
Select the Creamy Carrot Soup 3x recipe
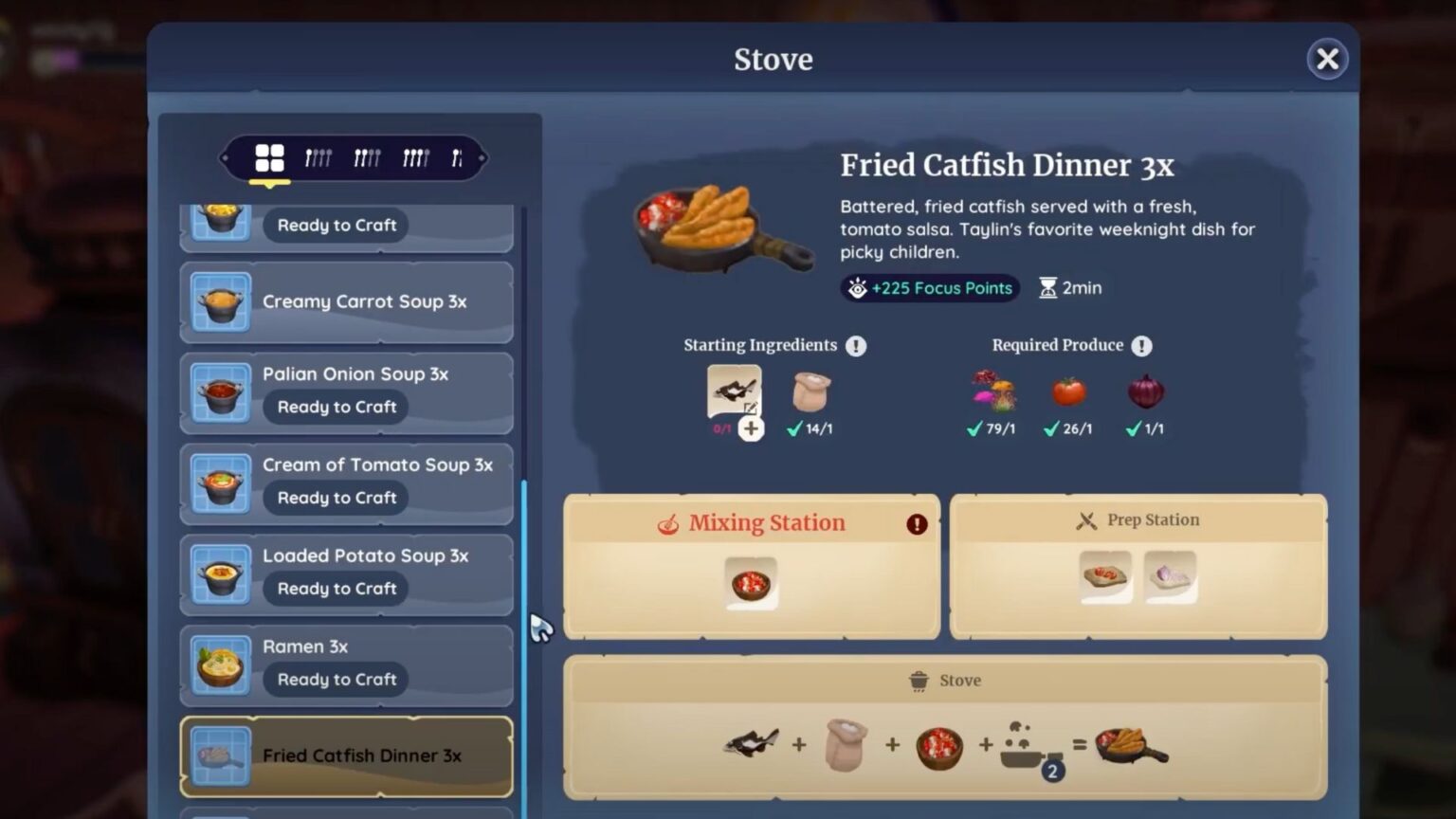346,301
